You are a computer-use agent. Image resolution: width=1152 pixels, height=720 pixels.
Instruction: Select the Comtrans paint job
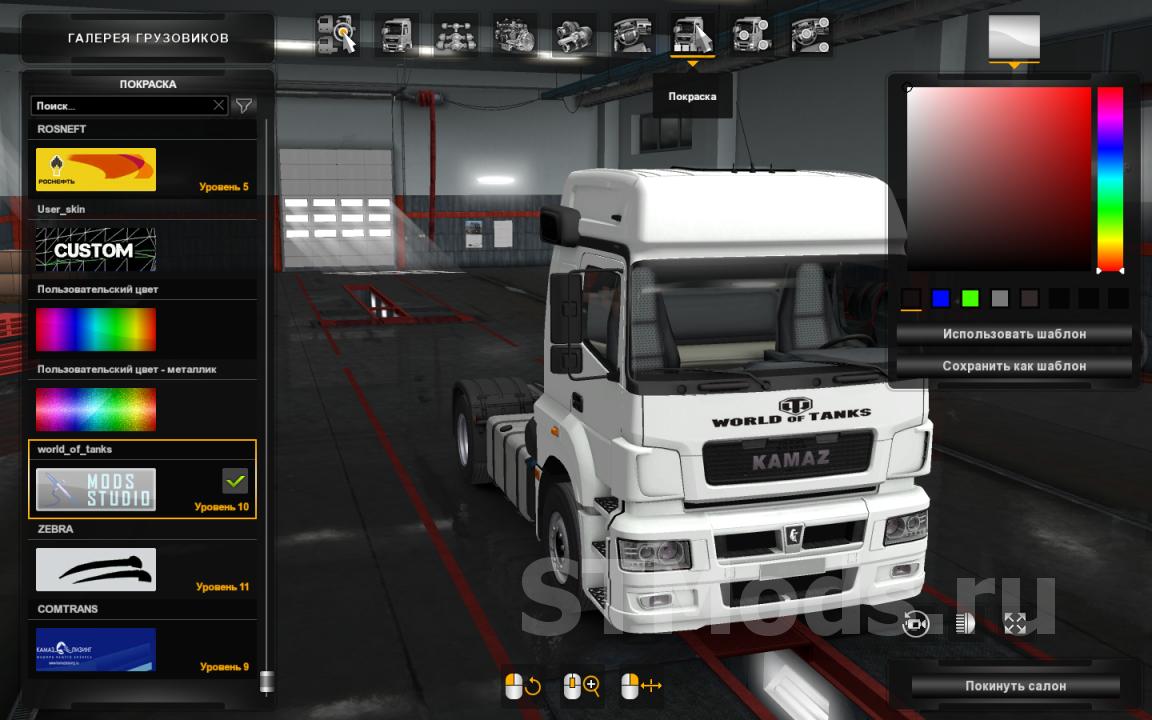[96, 649]
